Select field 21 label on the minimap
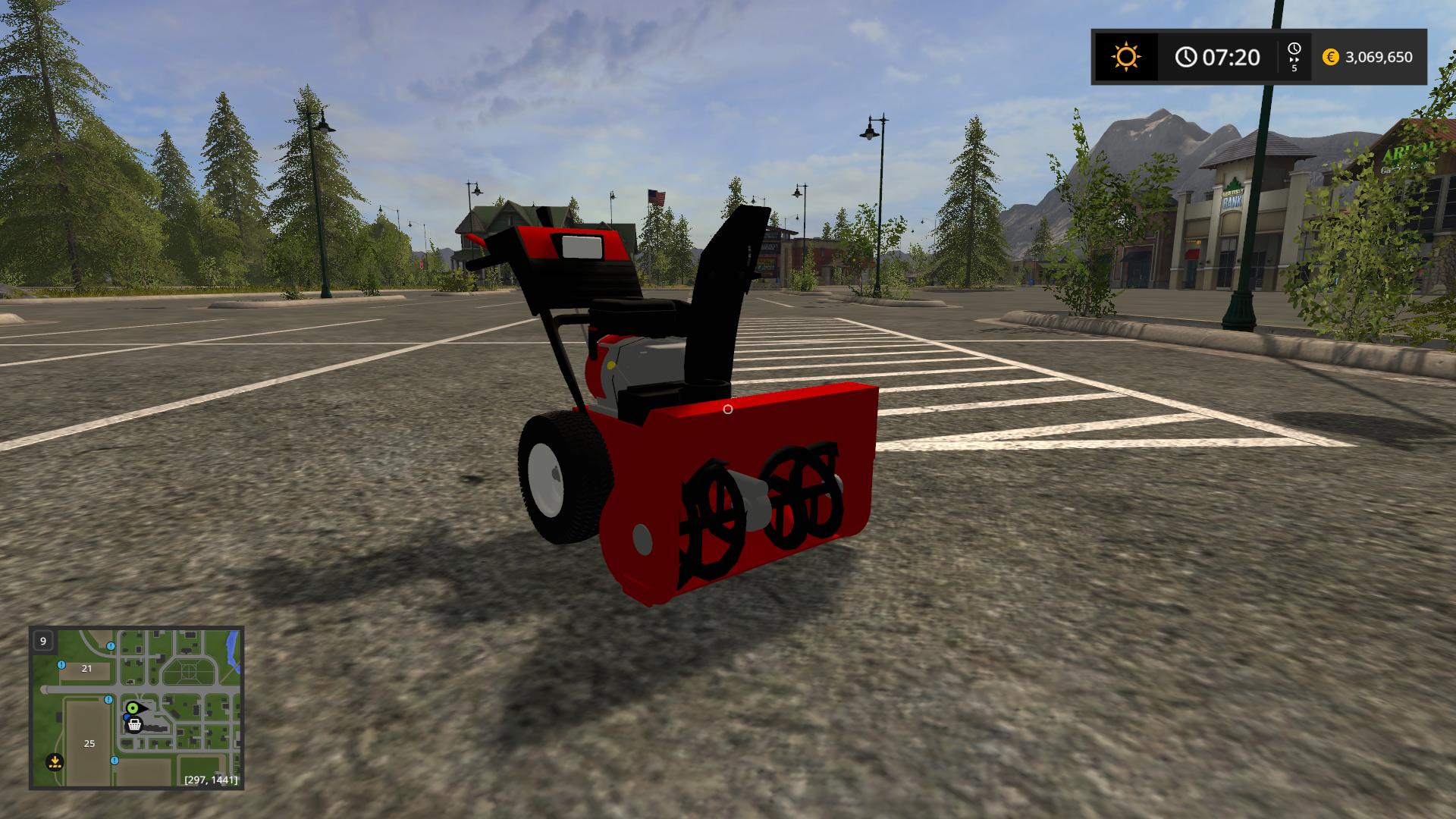This screenshot has width=1456, height=819. click(86, 669)
